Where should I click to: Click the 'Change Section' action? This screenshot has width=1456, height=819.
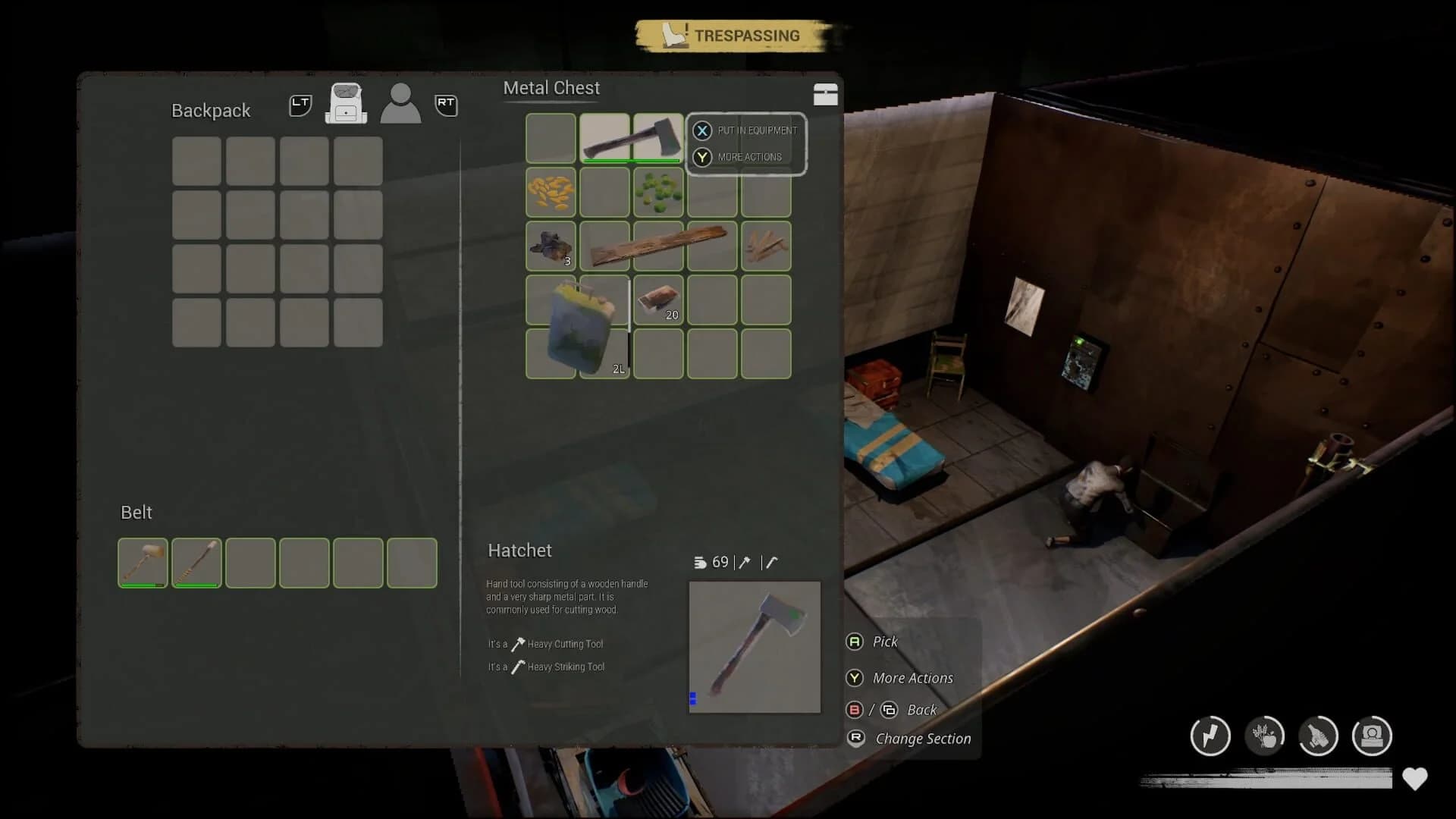coord(921,738)
